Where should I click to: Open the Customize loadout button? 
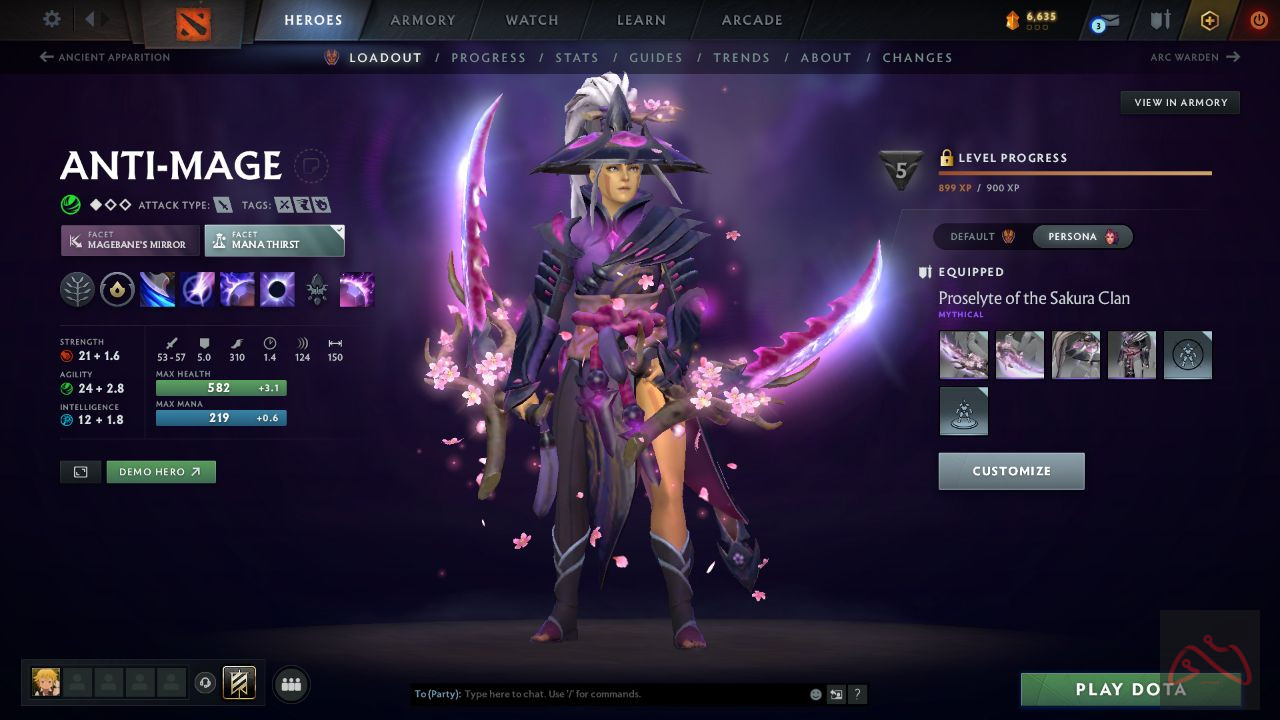pyautogui.click(x=1011, y=471)
